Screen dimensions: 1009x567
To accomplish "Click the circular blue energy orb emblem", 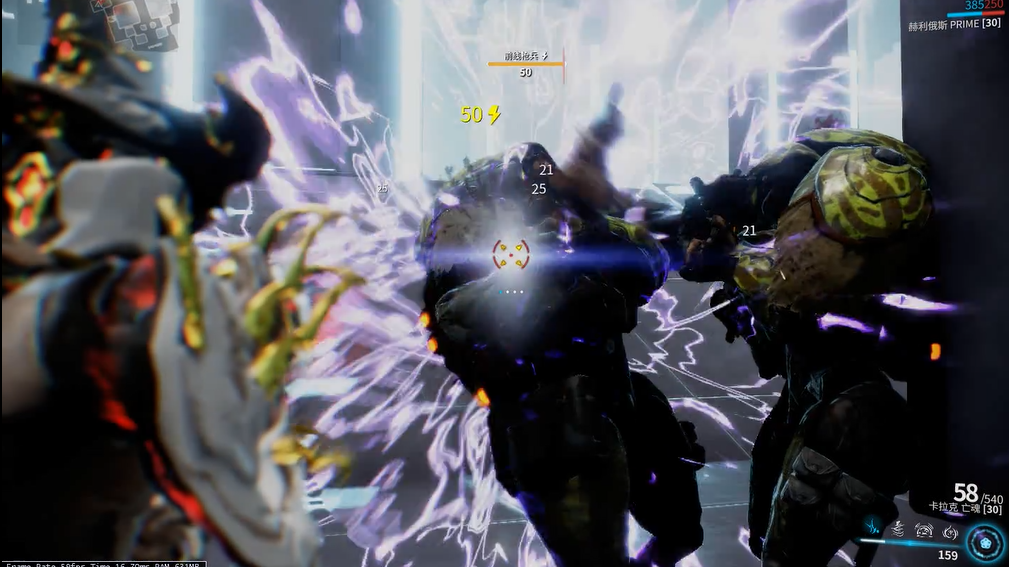I will coord(985,543).
